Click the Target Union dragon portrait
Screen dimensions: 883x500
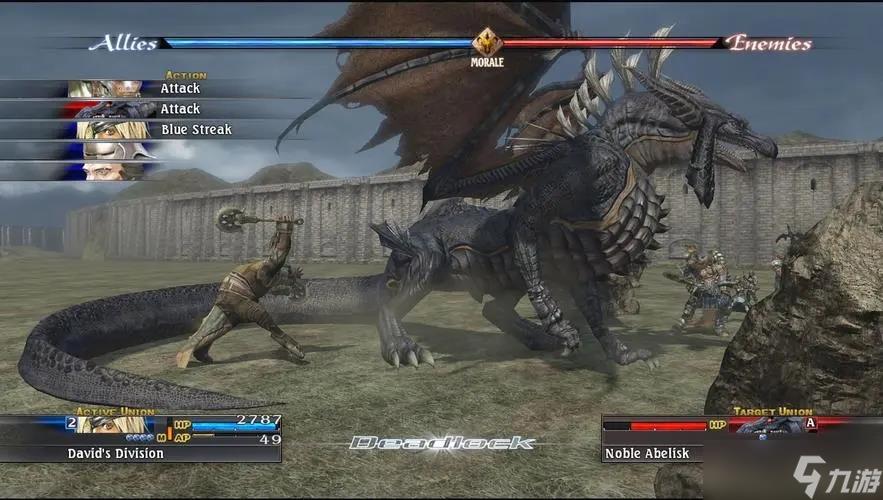pos(765,426)
